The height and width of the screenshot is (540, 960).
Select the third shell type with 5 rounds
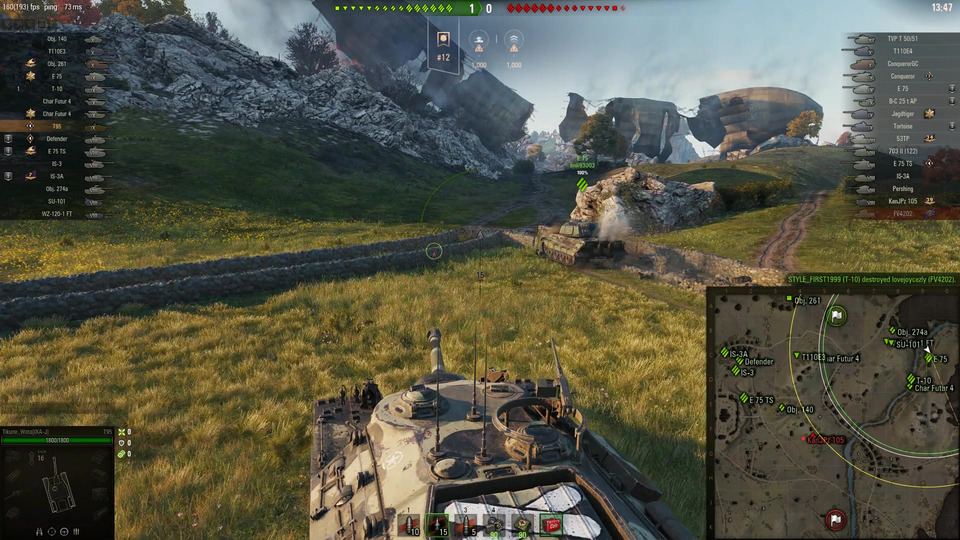465,523
